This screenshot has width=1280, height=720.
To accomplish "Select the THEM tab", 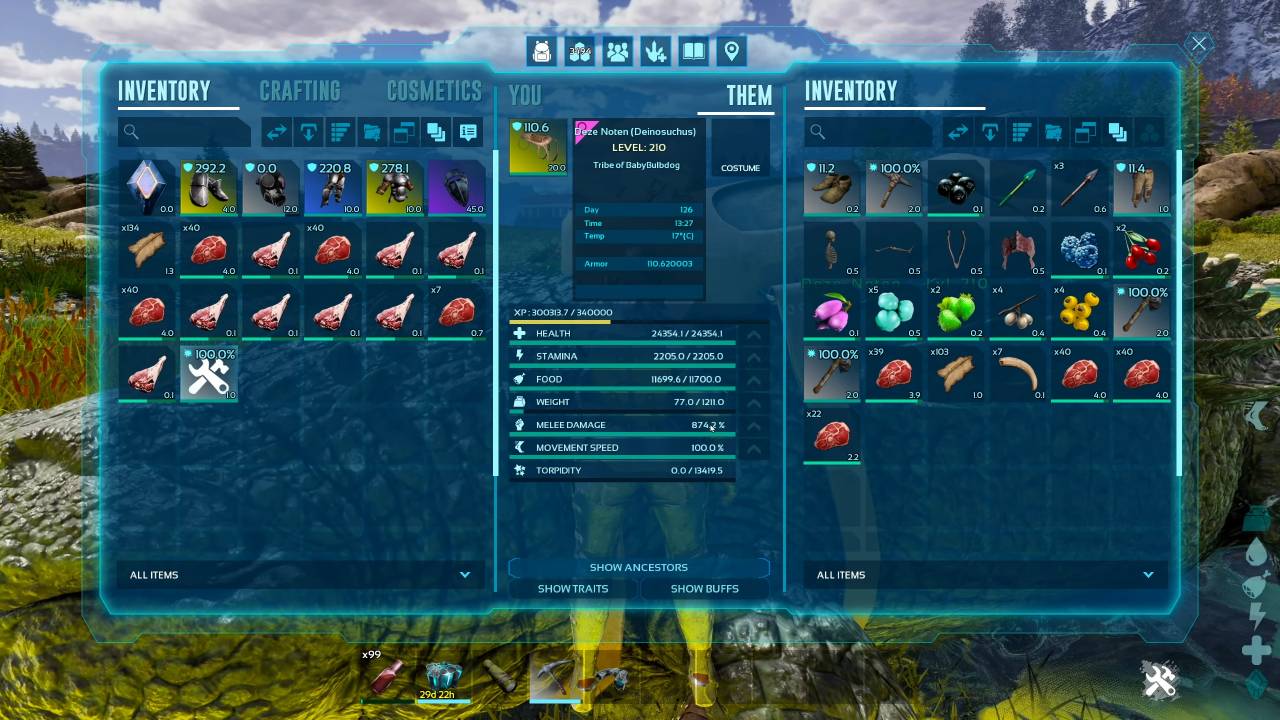I will click(748, 96).
